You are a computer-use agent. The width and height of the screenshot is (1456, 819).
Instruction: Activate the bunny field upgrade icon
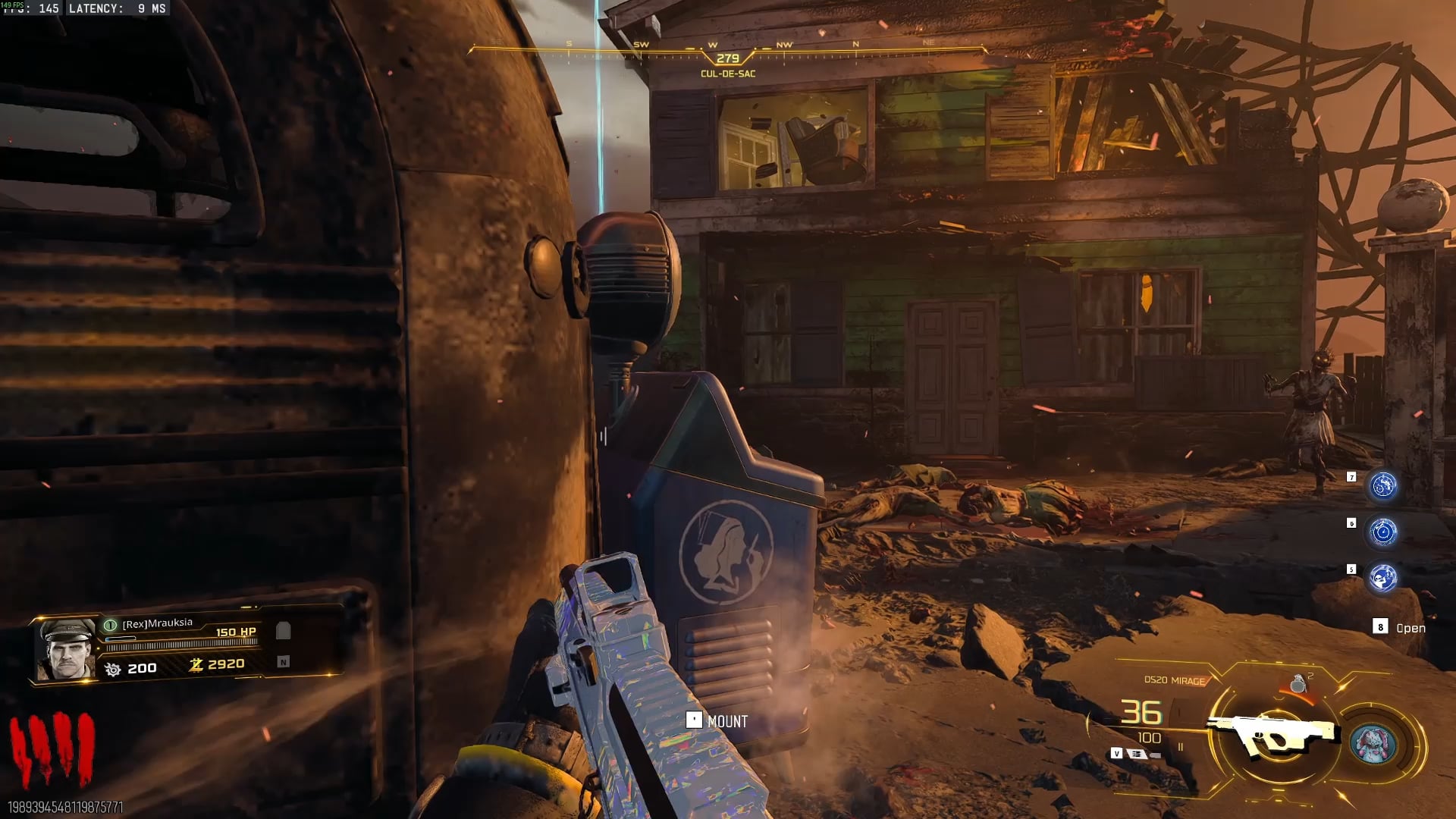[1373, 742]
